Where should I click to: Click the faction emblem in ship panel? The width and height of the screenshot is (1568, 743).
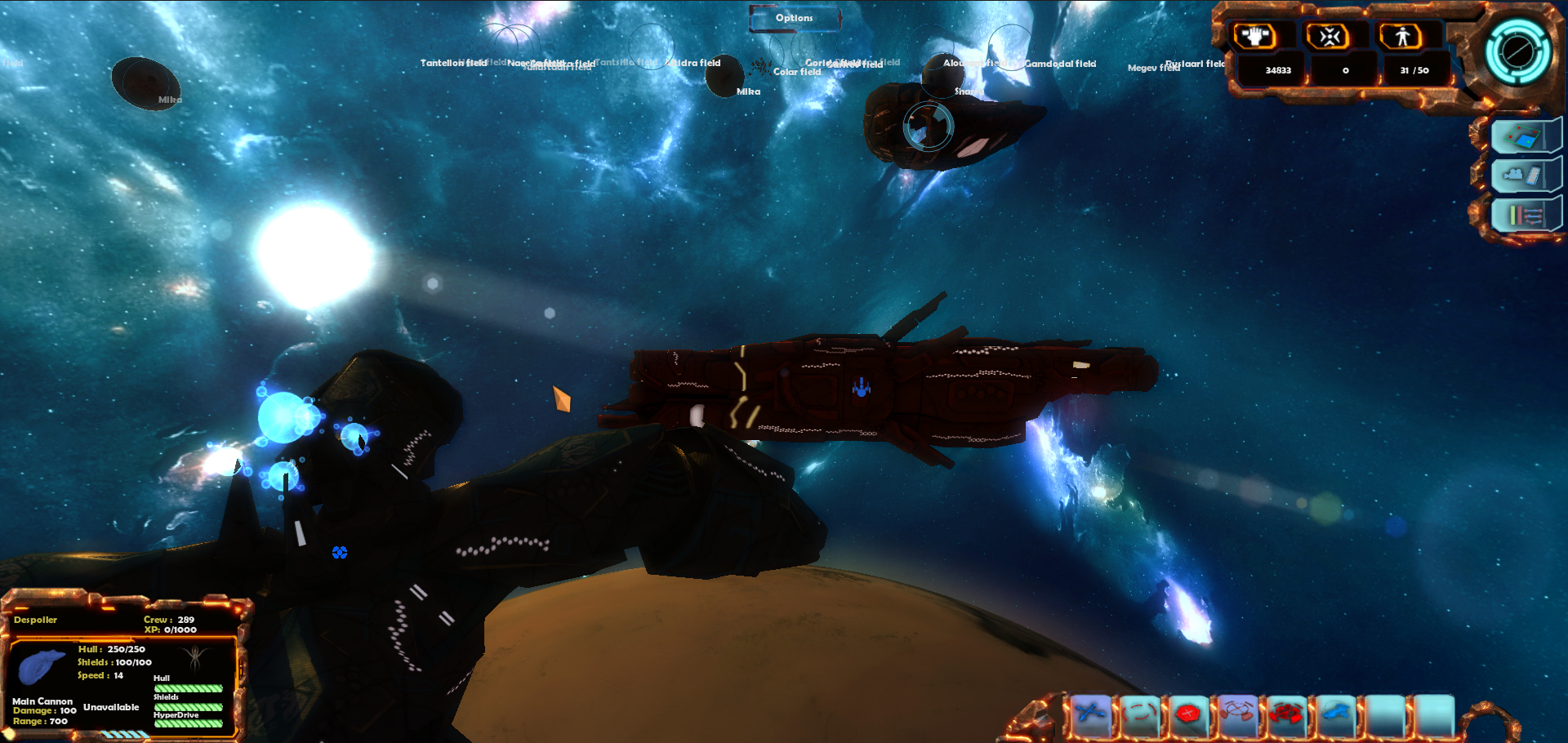tap(194, 657)
